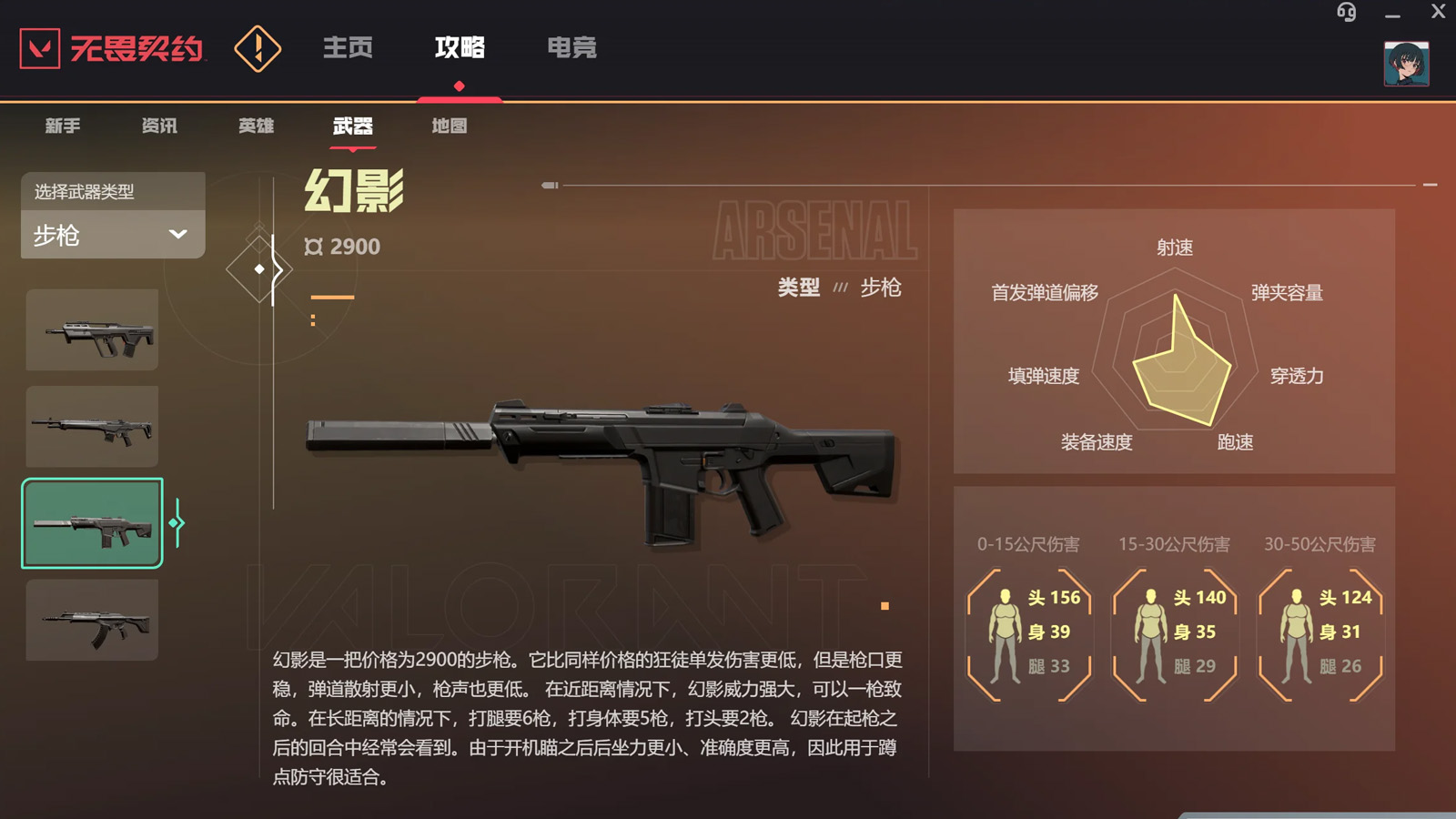
Task: Open the 资讯 tab
Action: [160, 126]
